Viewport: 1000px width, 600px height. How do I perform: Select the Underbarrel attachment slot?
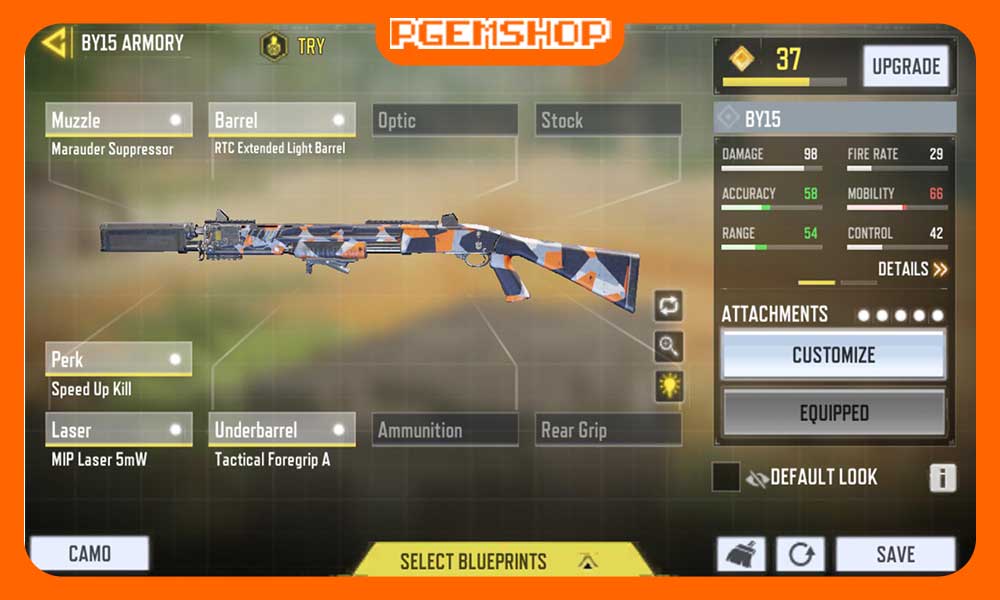coord(281,430)
